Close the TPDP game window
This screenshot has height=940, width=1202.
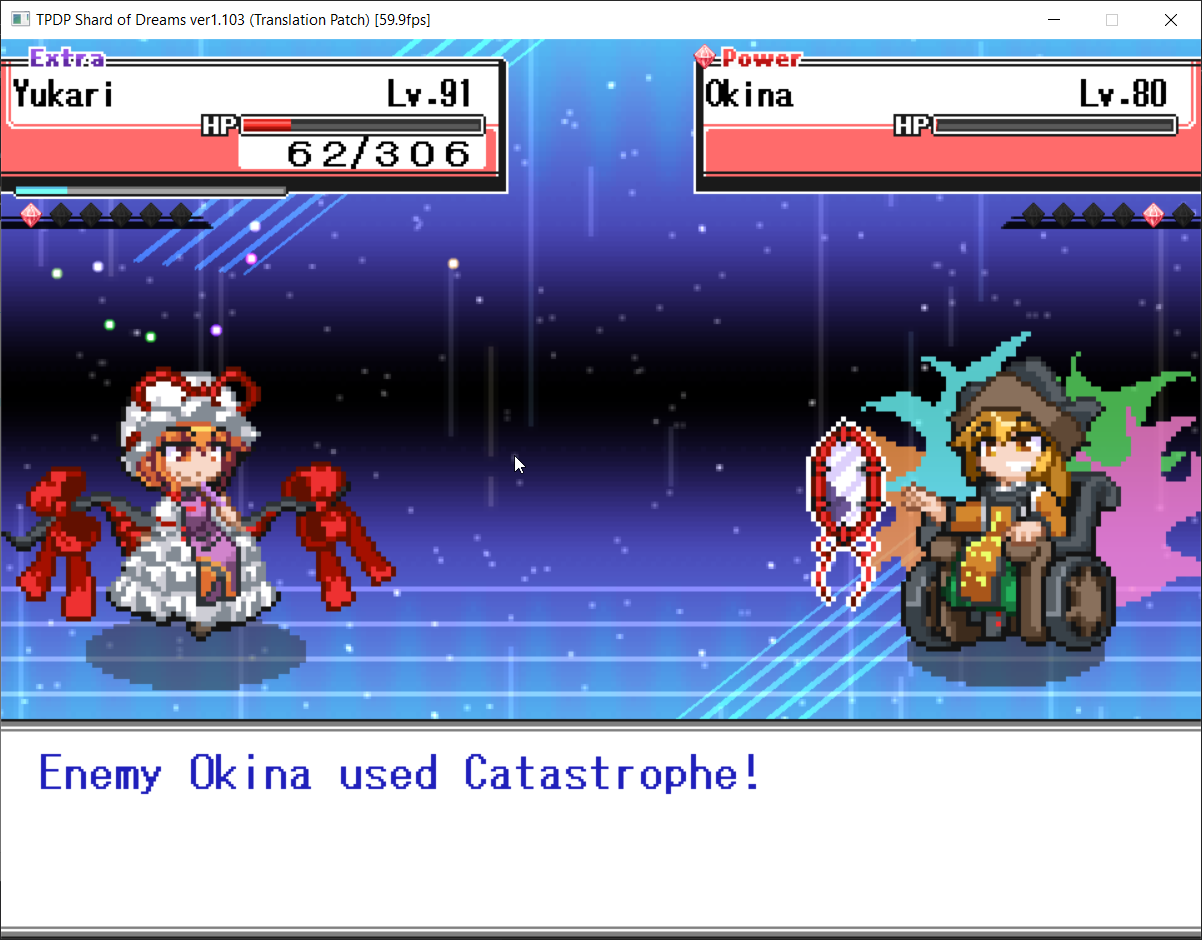tap(1170, 20)
